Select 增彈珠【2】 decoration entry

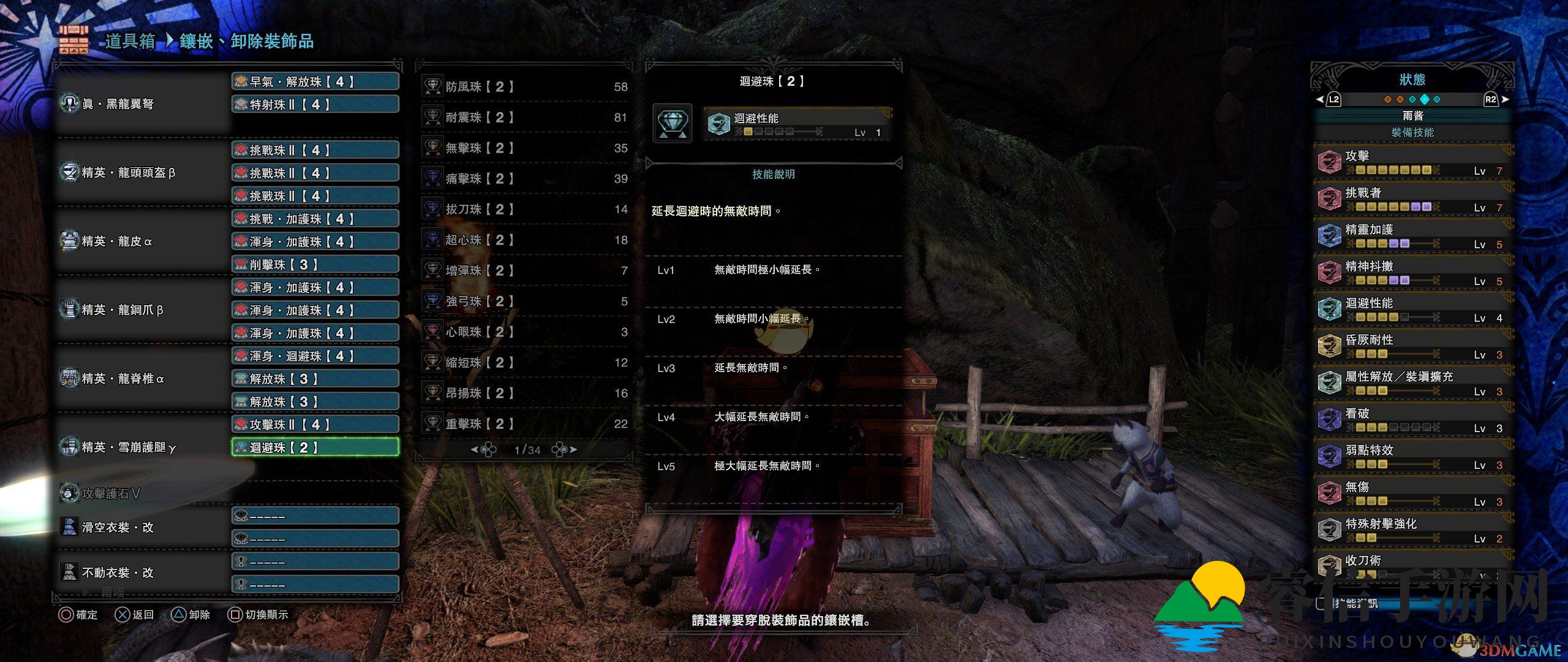coord(524,271)
